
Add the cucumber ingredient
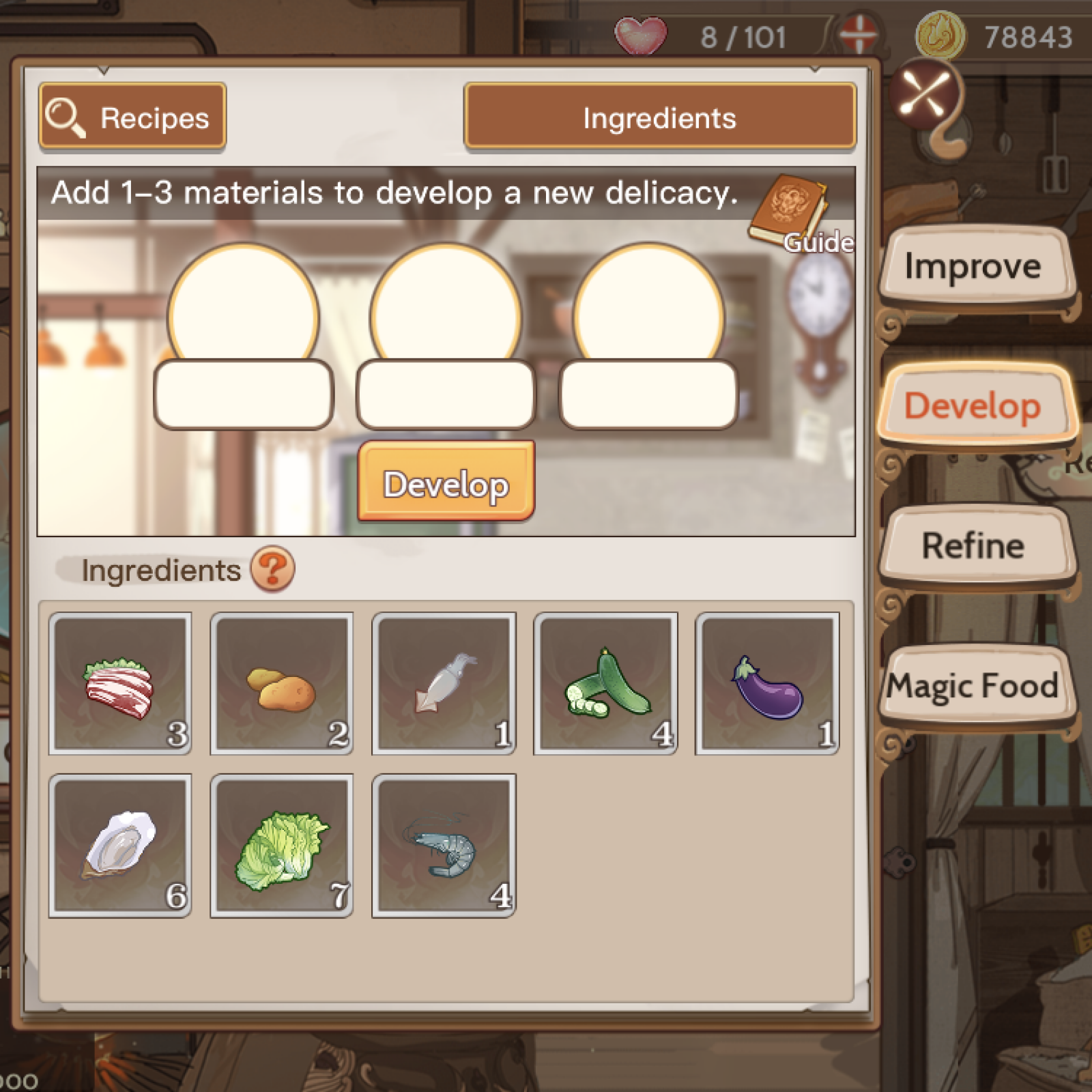coord(605,684)
